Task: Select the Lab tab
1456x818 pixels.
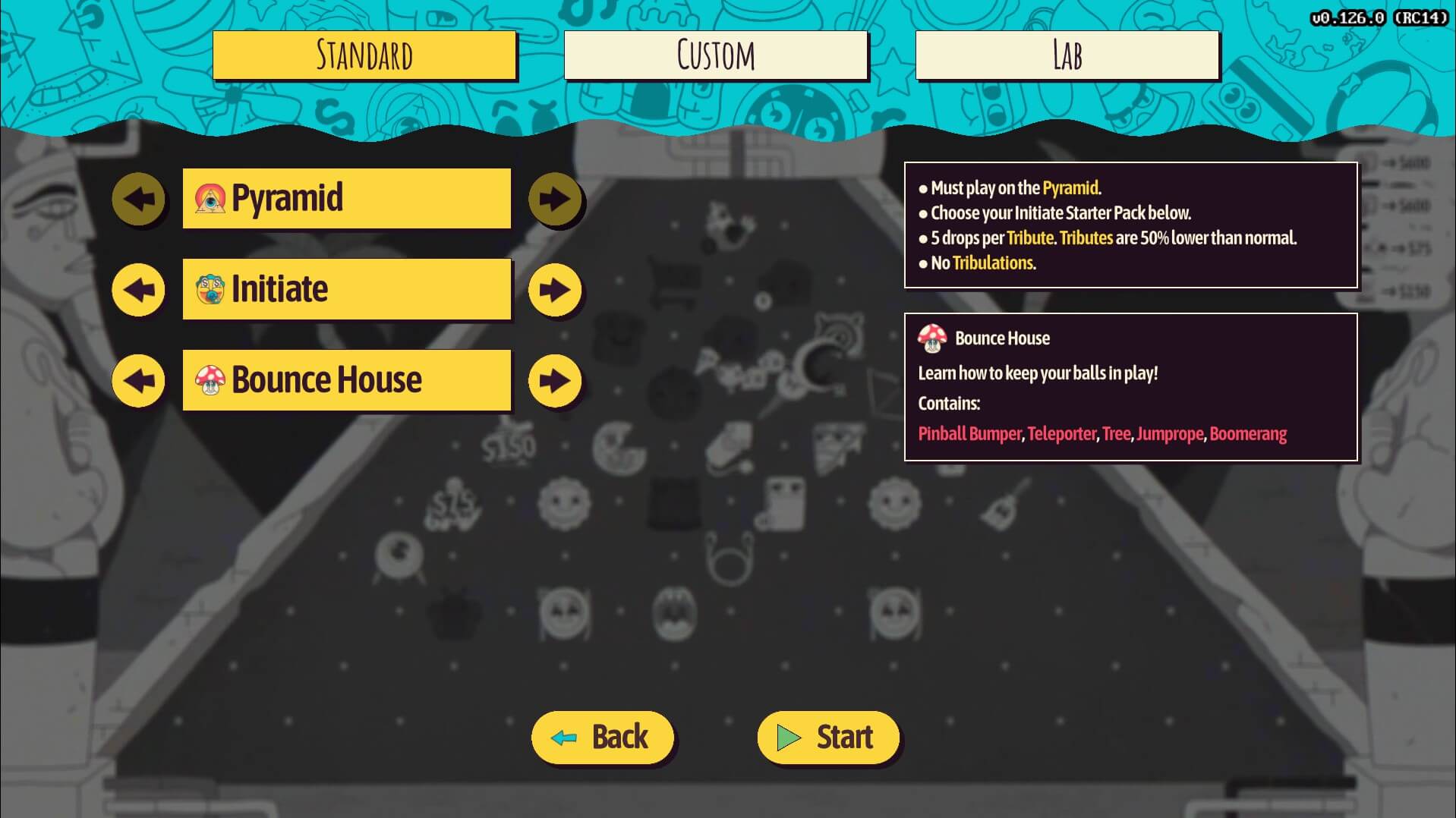Action: pyautogui.click(x=1067, y=55)
